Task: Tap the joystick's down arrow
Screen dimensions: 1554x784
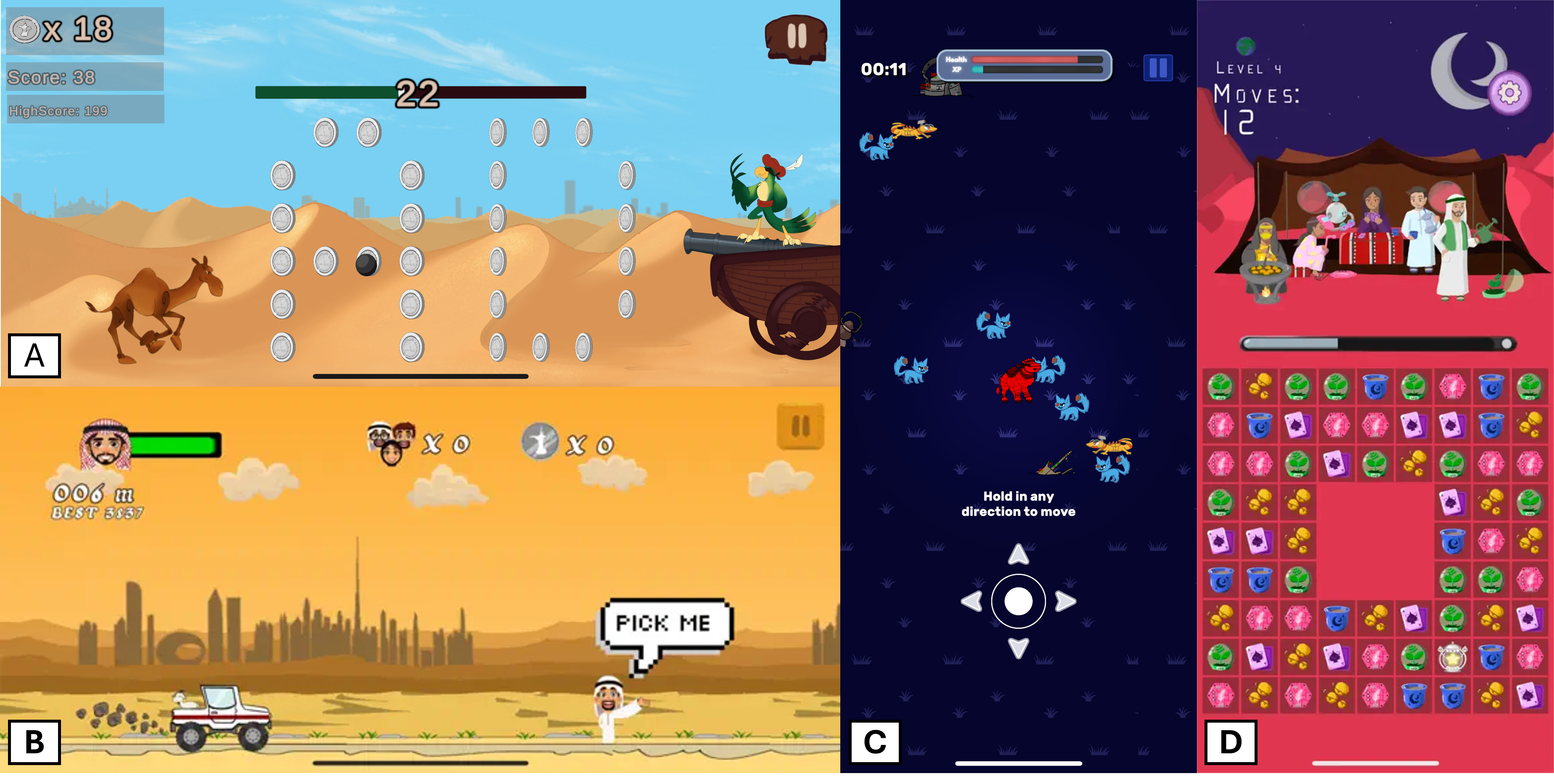Action: [1018, 648]
